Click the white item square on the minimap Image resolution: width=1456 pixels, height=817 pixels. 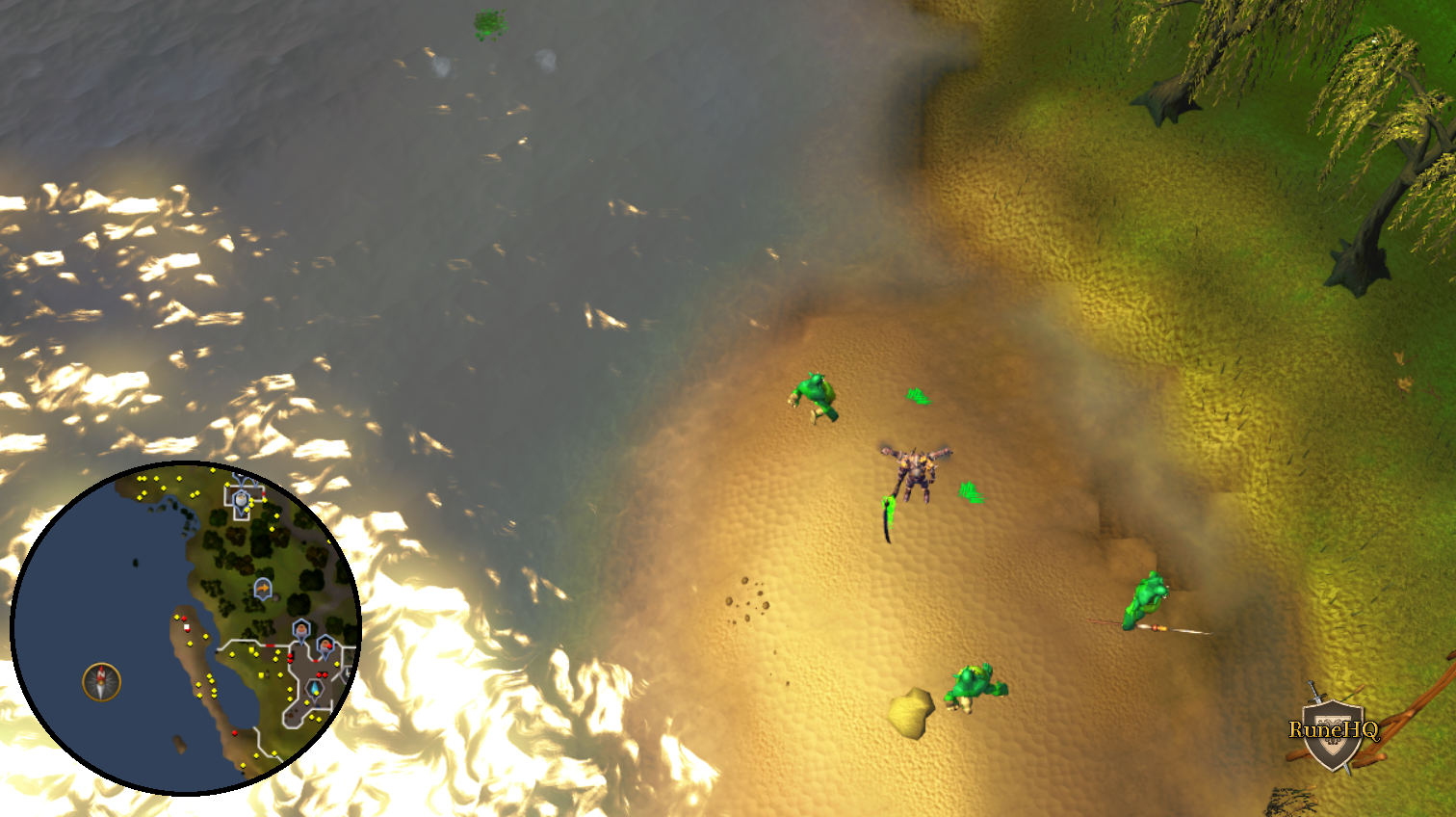pyautogui.click(x=186, y=628)
